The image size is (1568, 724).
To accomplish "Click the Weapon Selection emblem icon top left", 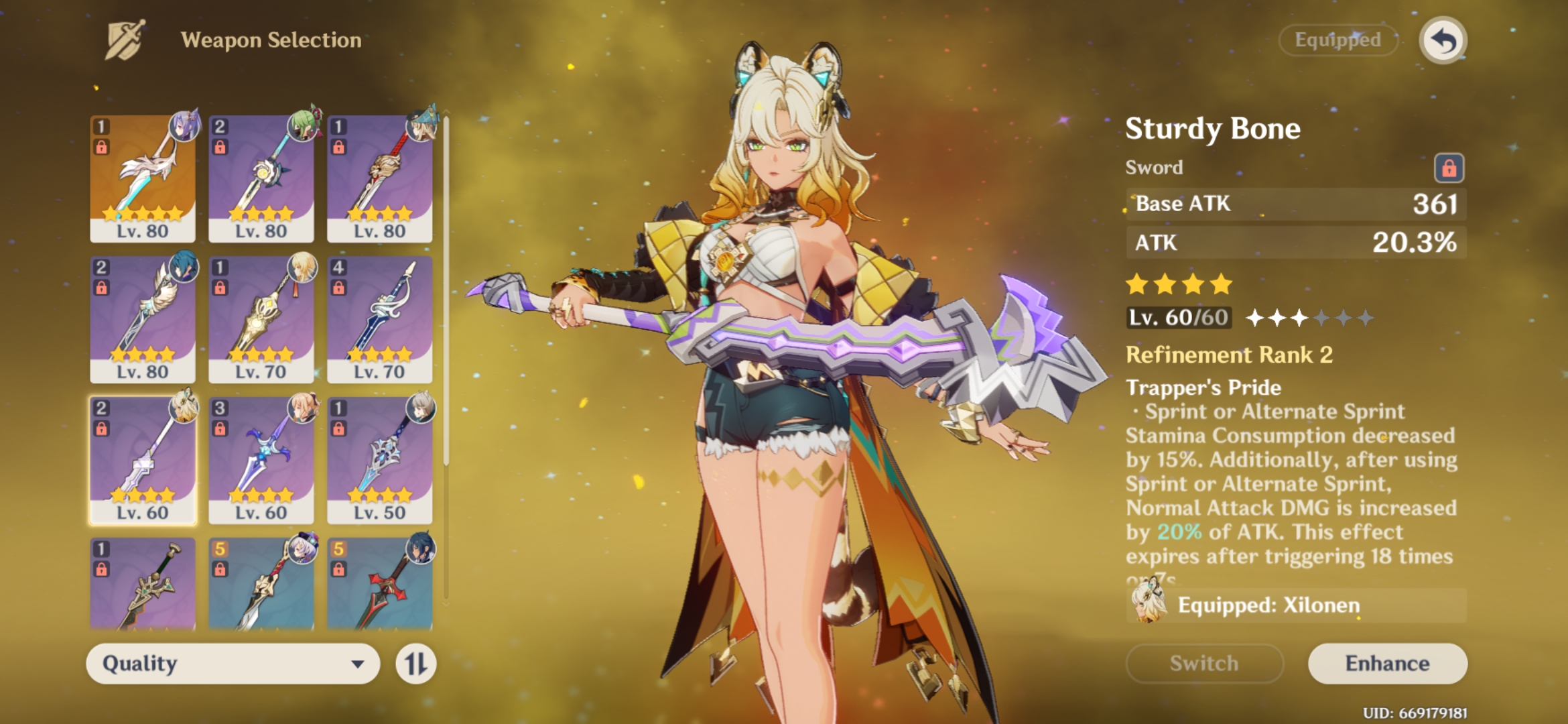I will pyautogui.click(x=124, y=40).
